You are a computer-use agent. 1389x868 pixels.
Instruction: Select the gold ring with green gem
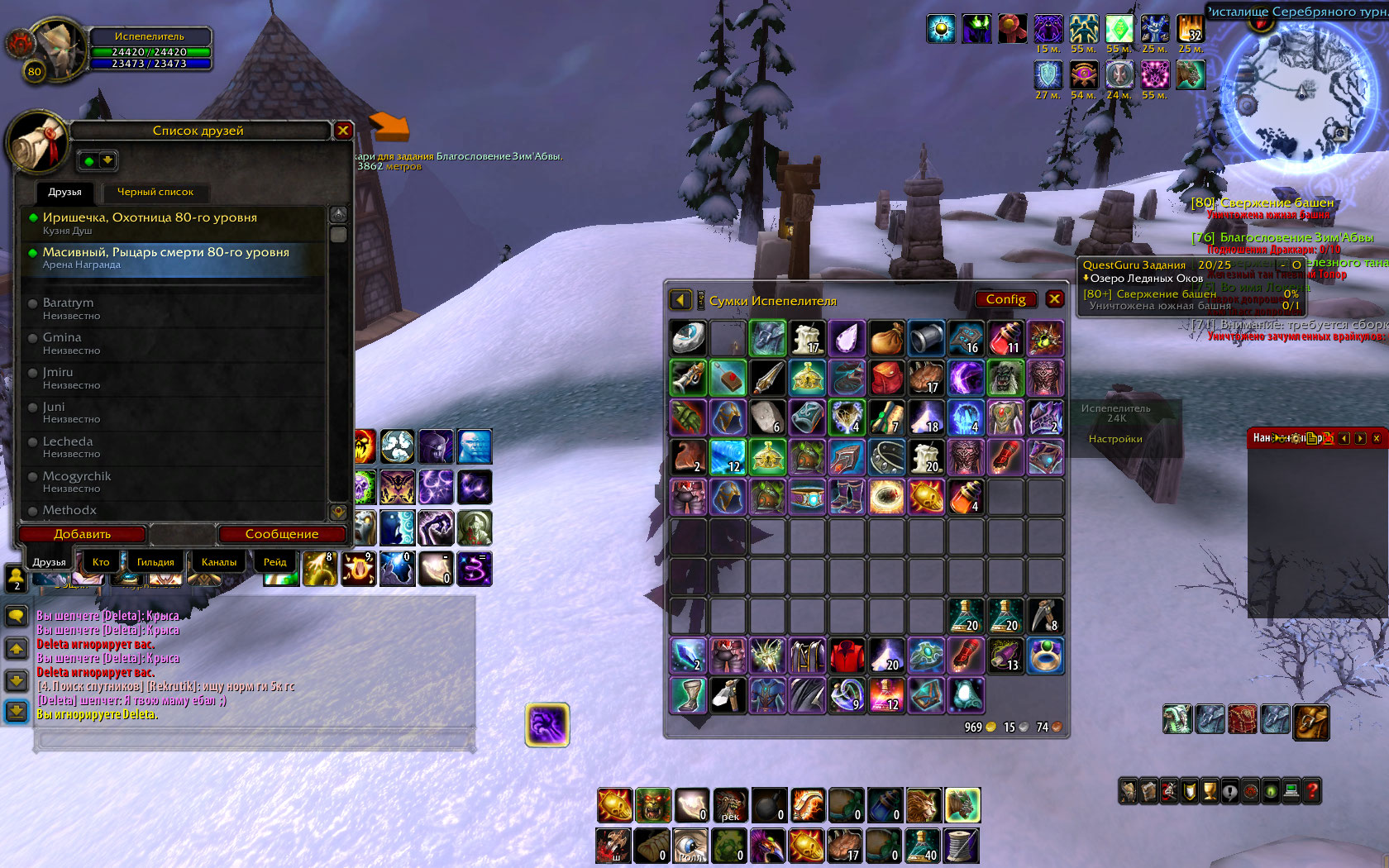pyautogui.click(x=1045, y=656)
